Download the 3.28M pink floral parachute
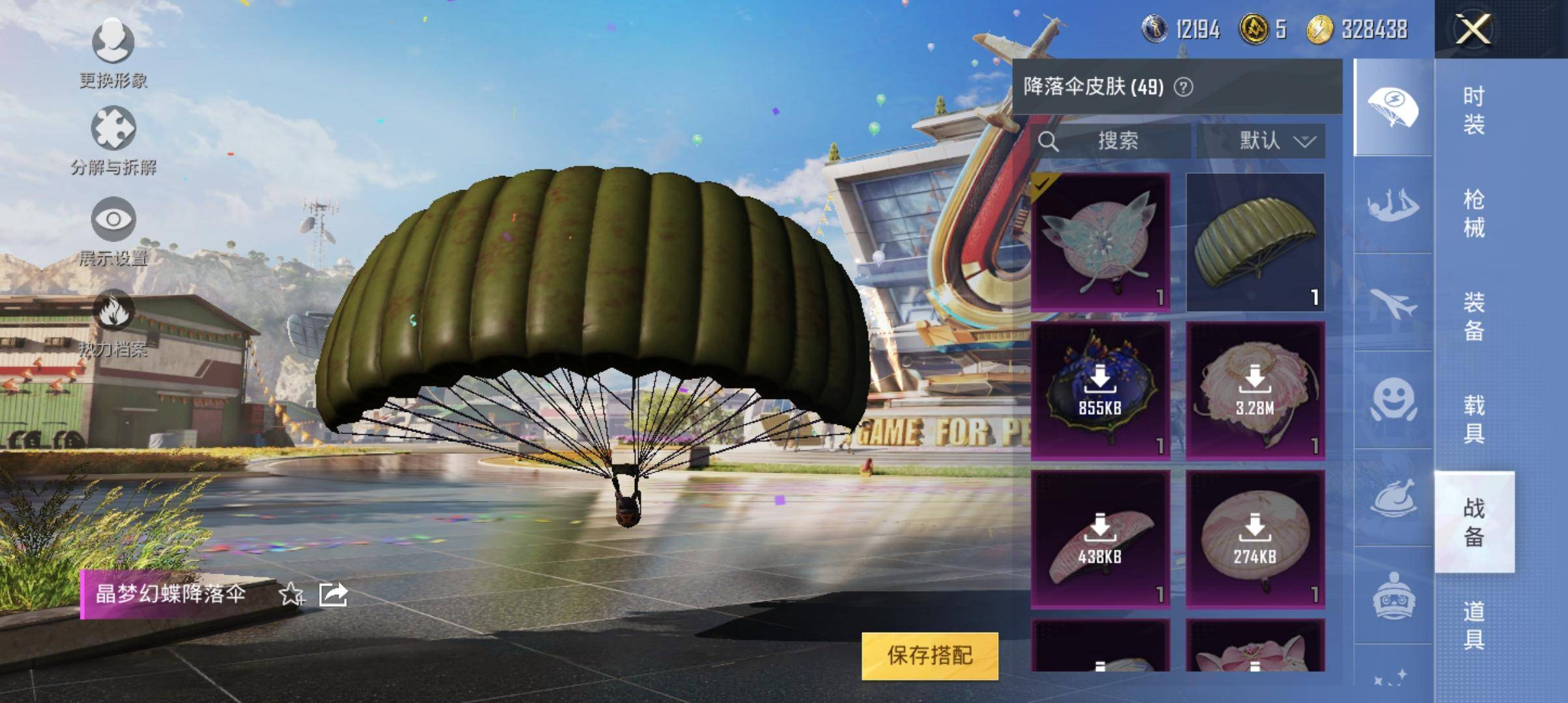The image size is (1568, 703). pos(1255,391)
